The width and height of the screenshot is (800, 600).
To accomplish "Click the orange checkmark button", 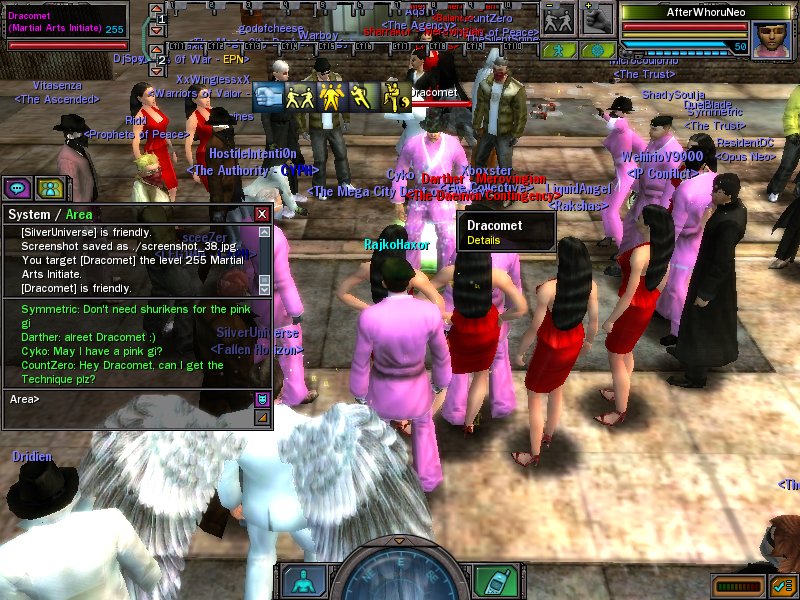I will tap(784, 584).
